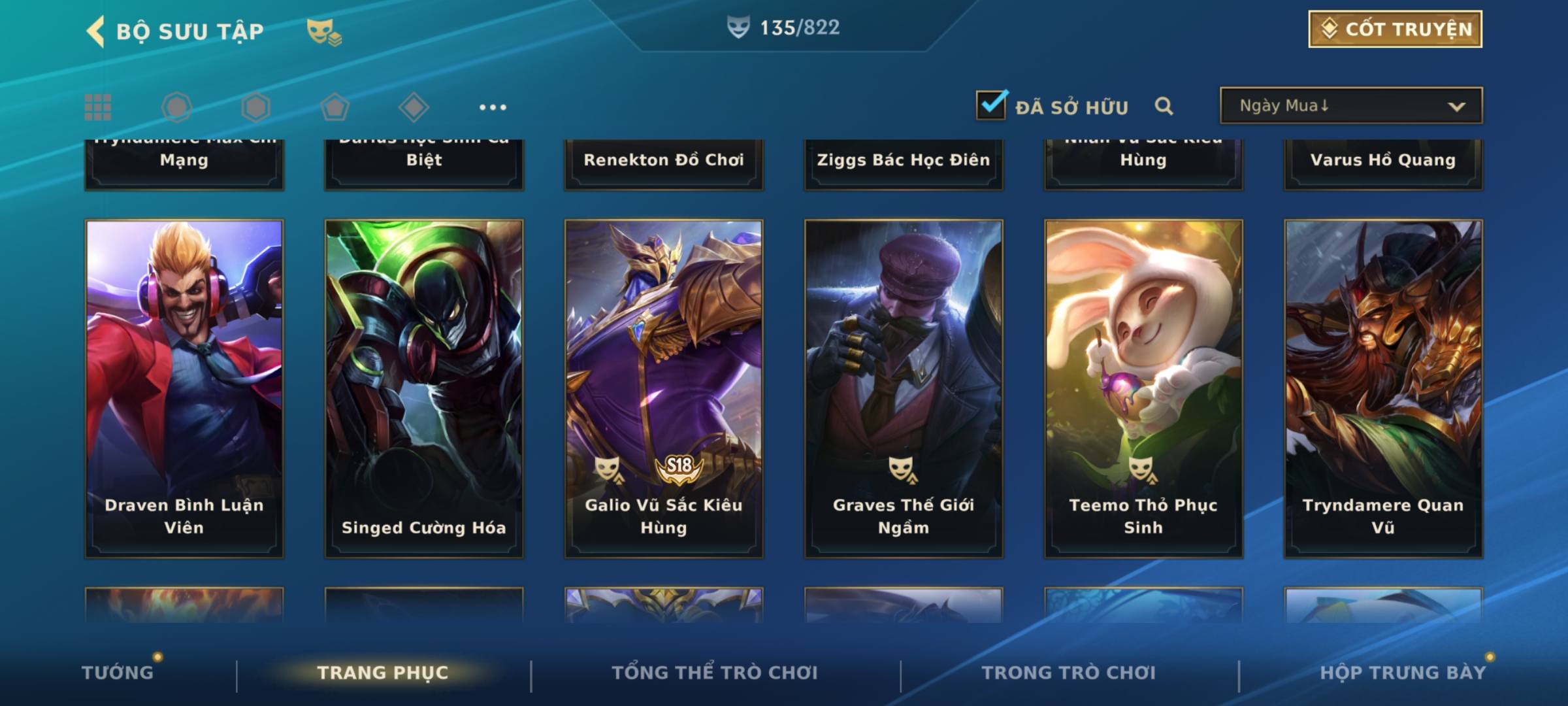
Task: Click the magnifying glass search icon
Action: tap(1164, 106)
